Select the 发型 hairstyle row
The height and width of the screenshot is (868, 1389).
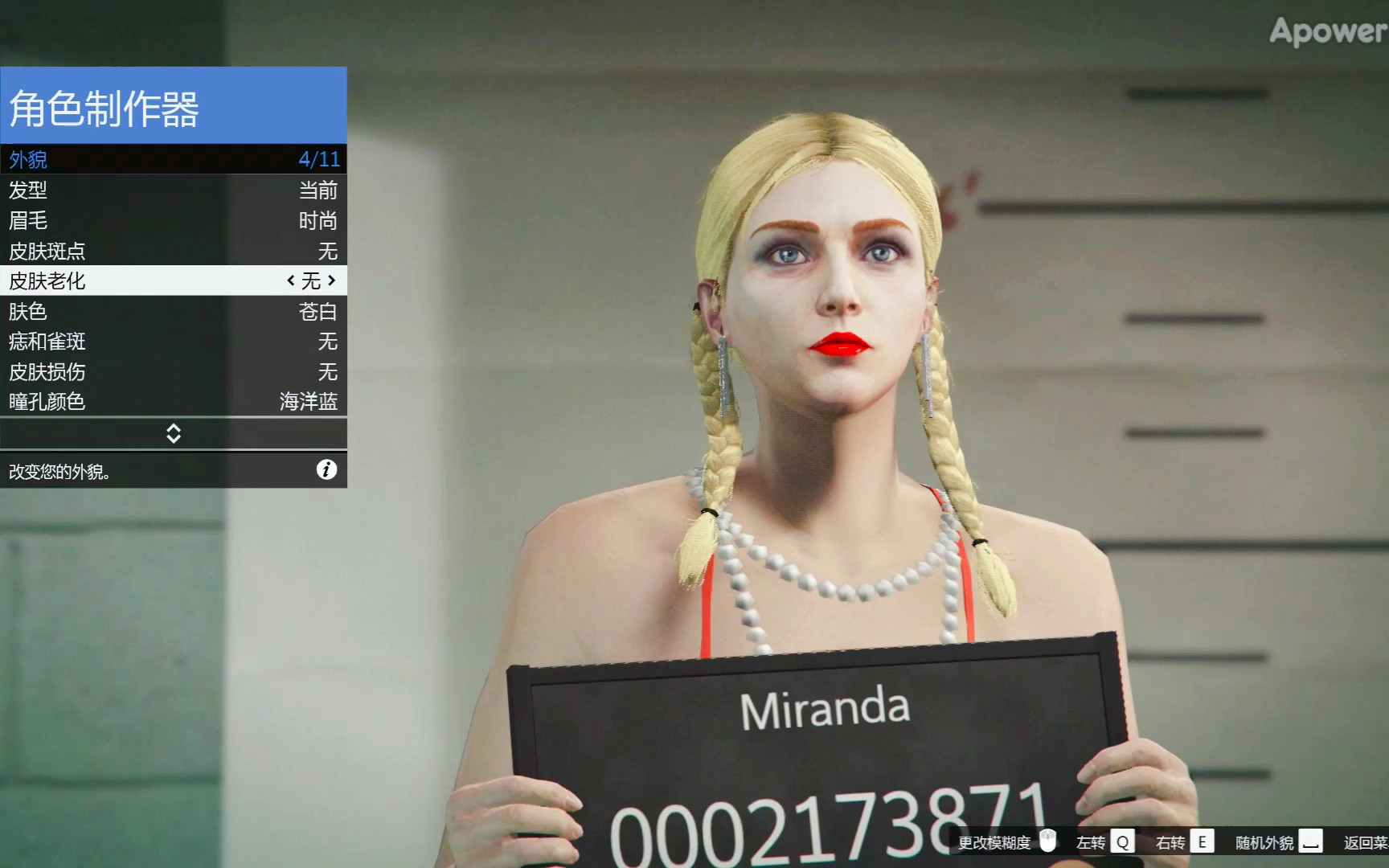click(x=173, y=190)
